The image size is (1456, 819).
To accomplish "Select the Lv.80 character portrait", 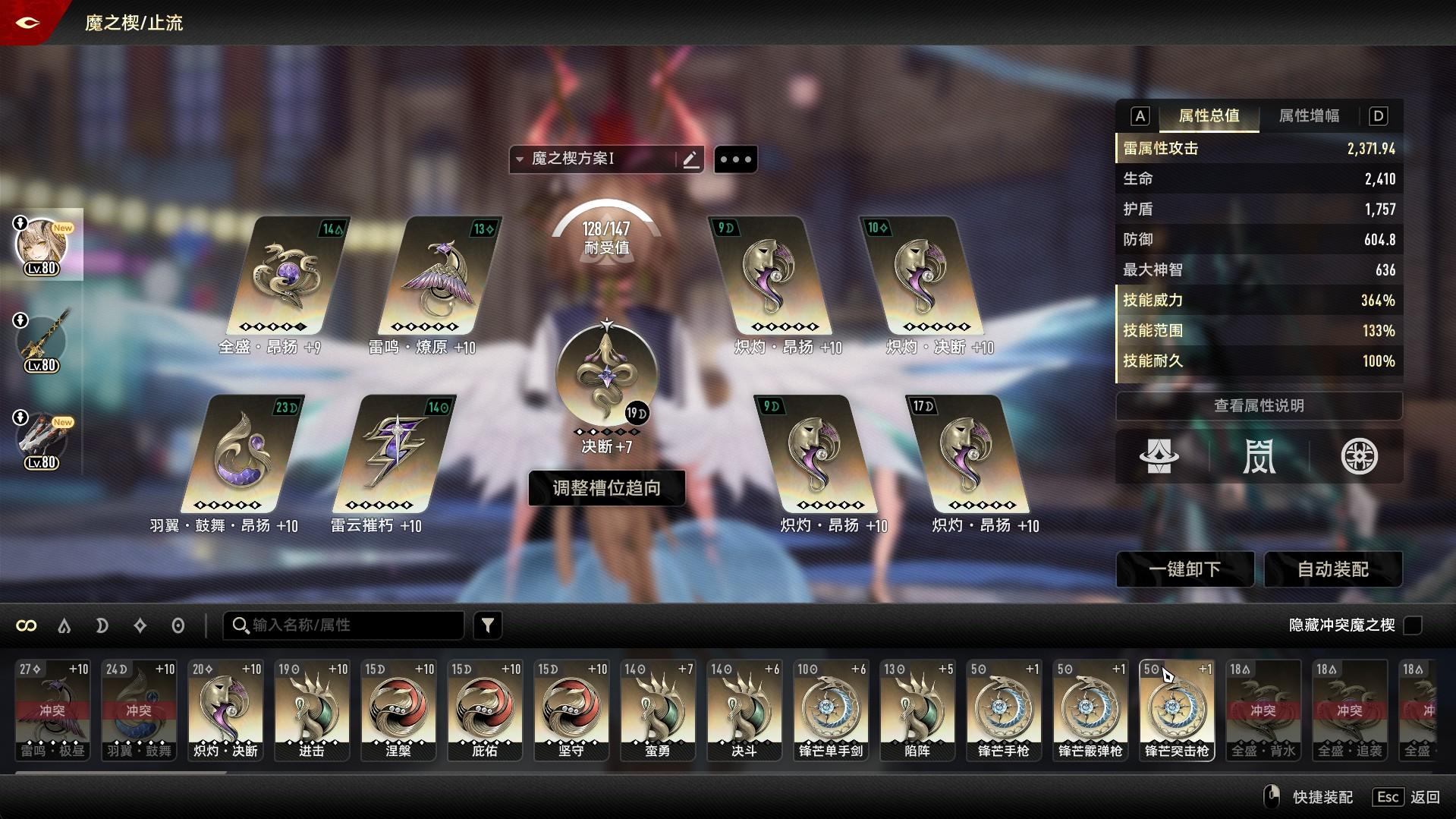I will coord(42,245).
